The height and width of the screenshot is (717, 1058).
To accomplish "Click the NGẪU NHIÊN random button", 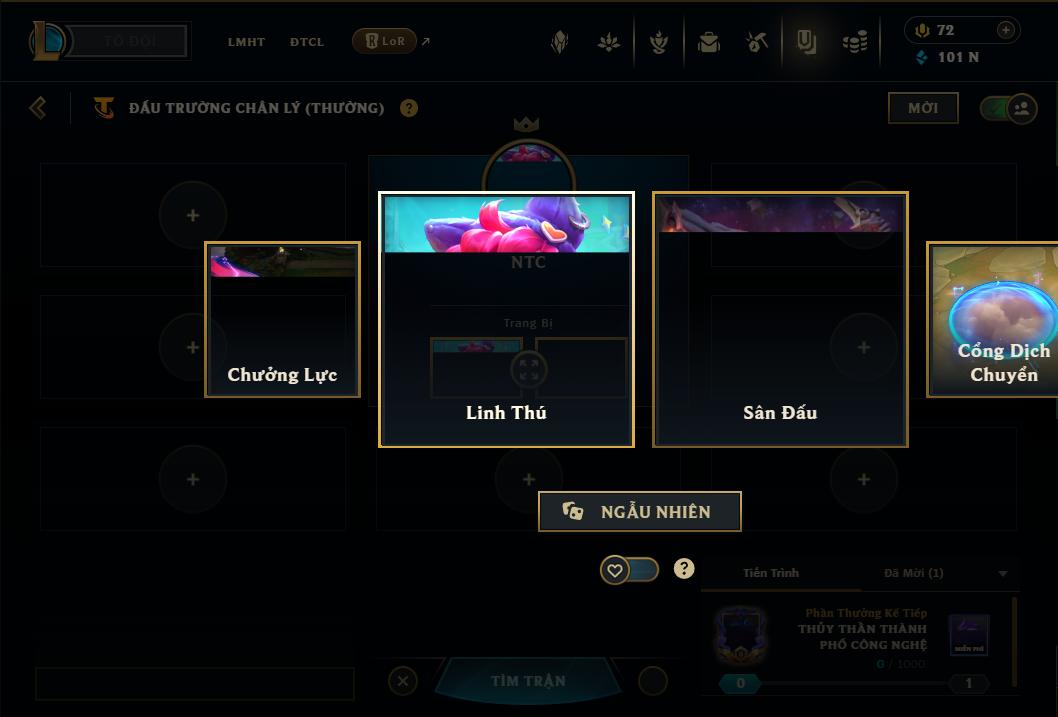I will tap(640, 512).
